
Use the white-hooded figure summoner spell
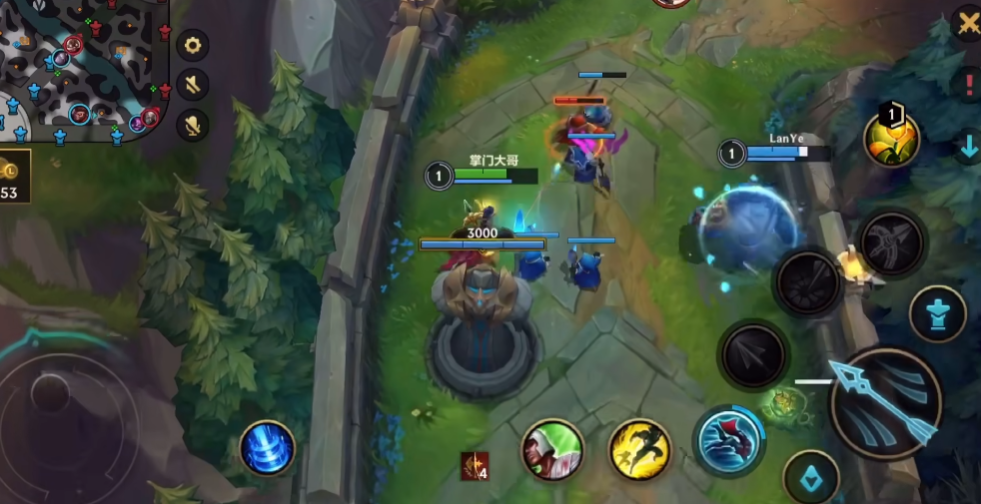coord(552,449)
